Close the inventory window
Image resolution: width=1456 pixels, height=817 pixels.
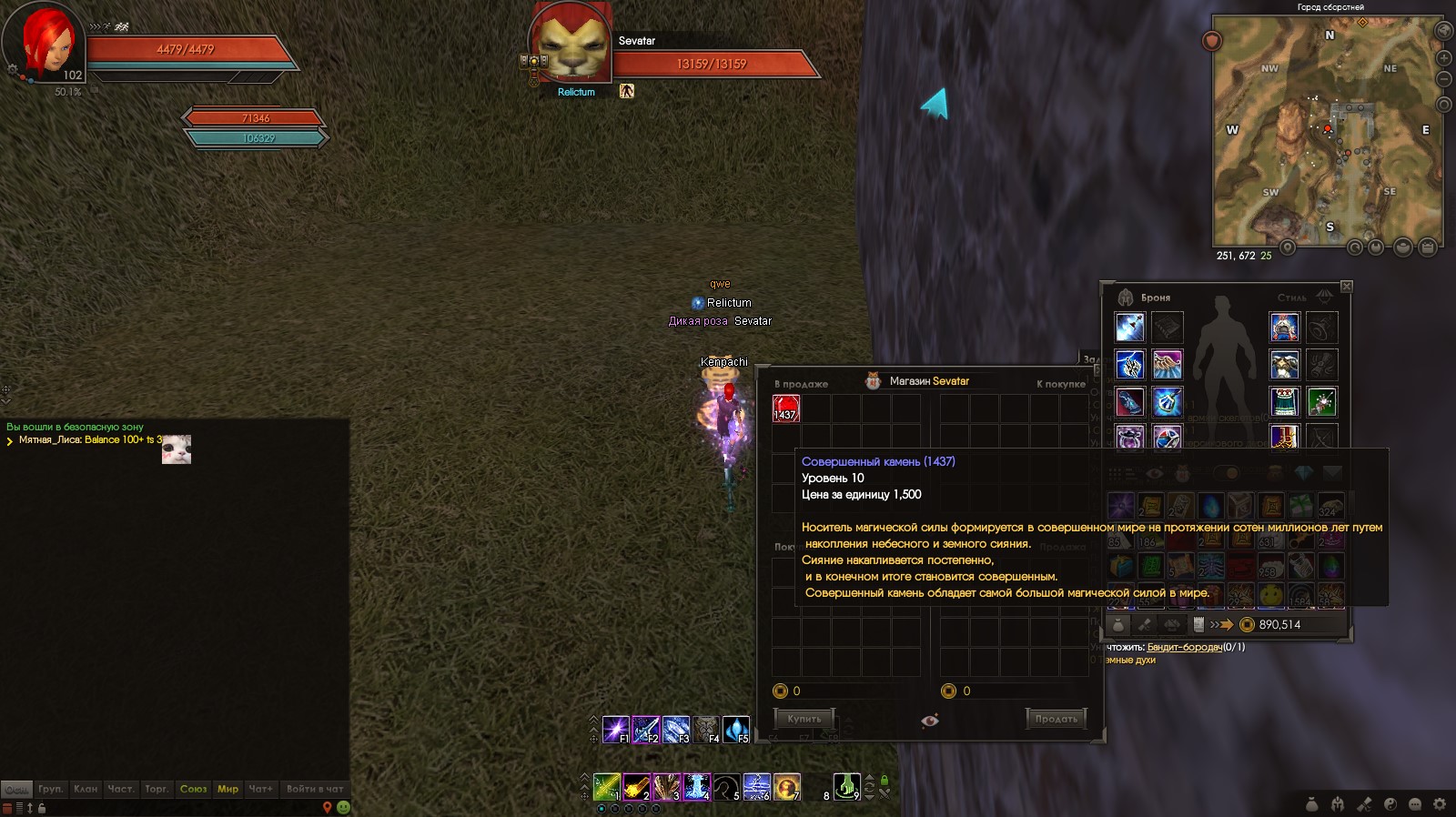(x=1346, y=287)
